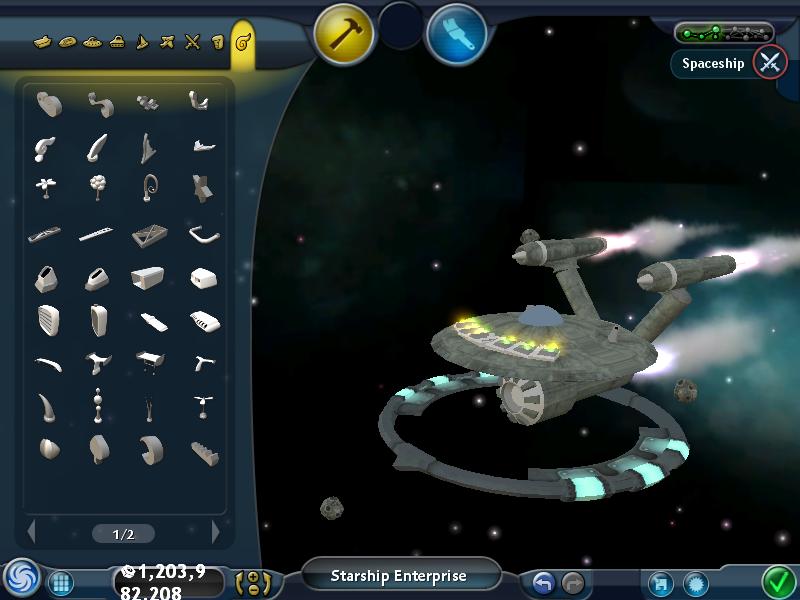This screenshot has height=600, width=800.
Task: Switch to the paintbrush paint mode
Action: click(x=456, y=33)
